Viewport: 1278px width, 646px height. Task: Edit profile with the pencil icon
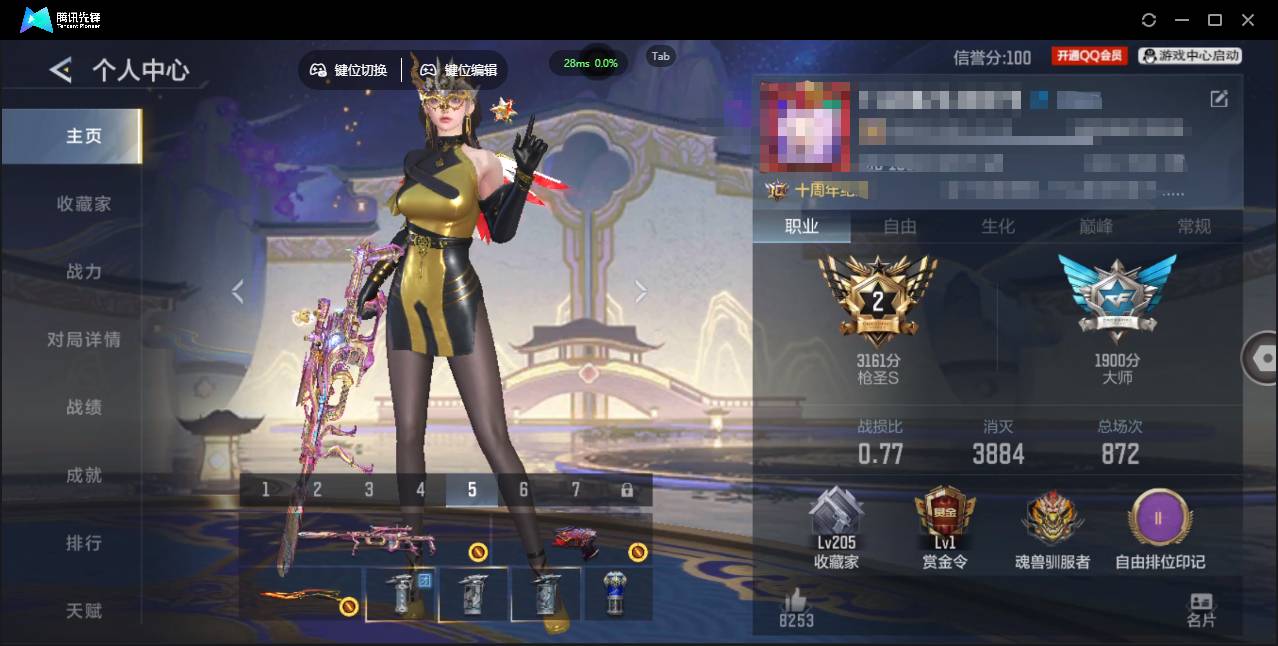(x=1219, y=98)
